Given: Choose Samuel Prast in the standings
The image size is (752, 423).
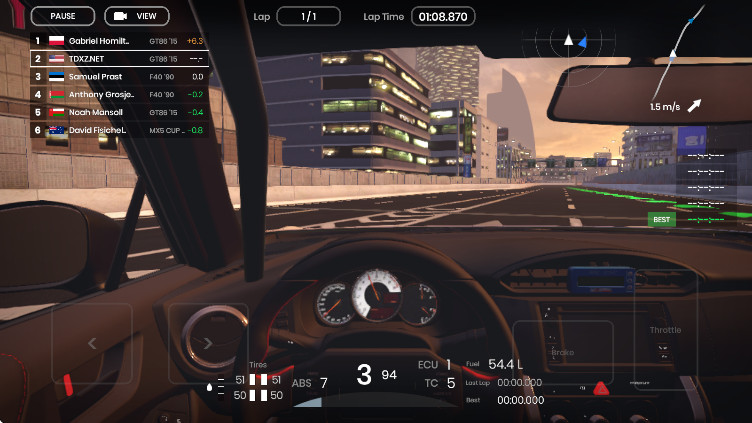Looking at the screenshot, I should click(x=118, y=77).
